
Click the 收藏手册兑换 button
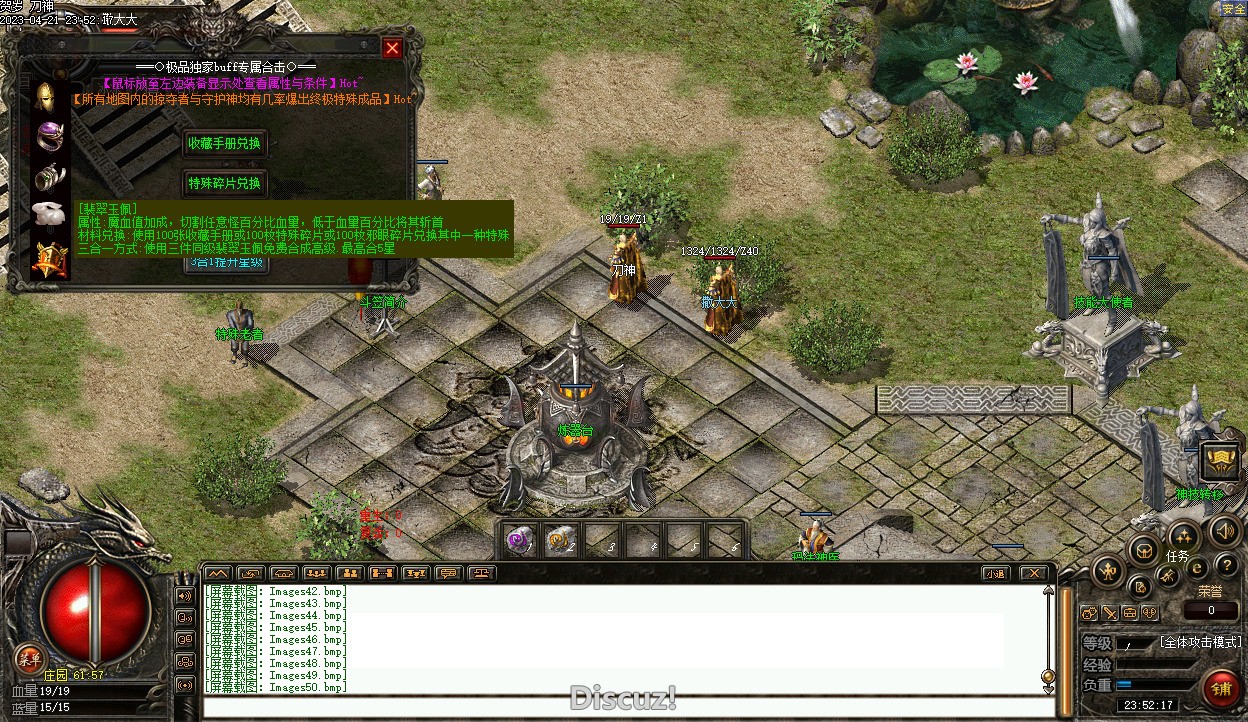pyautogui.click(x=224, y=144)
